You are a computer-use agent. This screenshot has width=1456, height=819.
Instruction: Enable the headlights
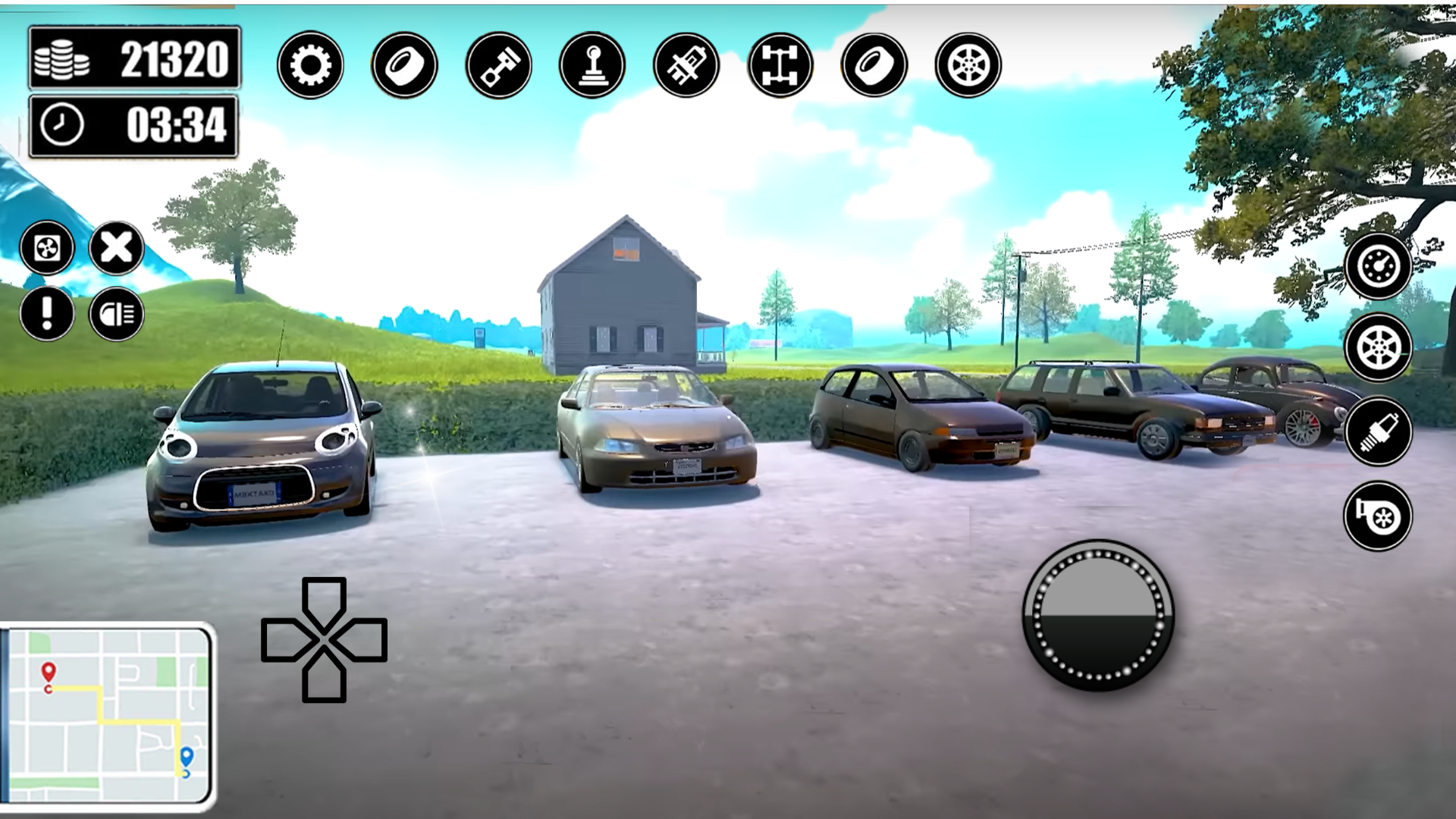coord(114,312)
